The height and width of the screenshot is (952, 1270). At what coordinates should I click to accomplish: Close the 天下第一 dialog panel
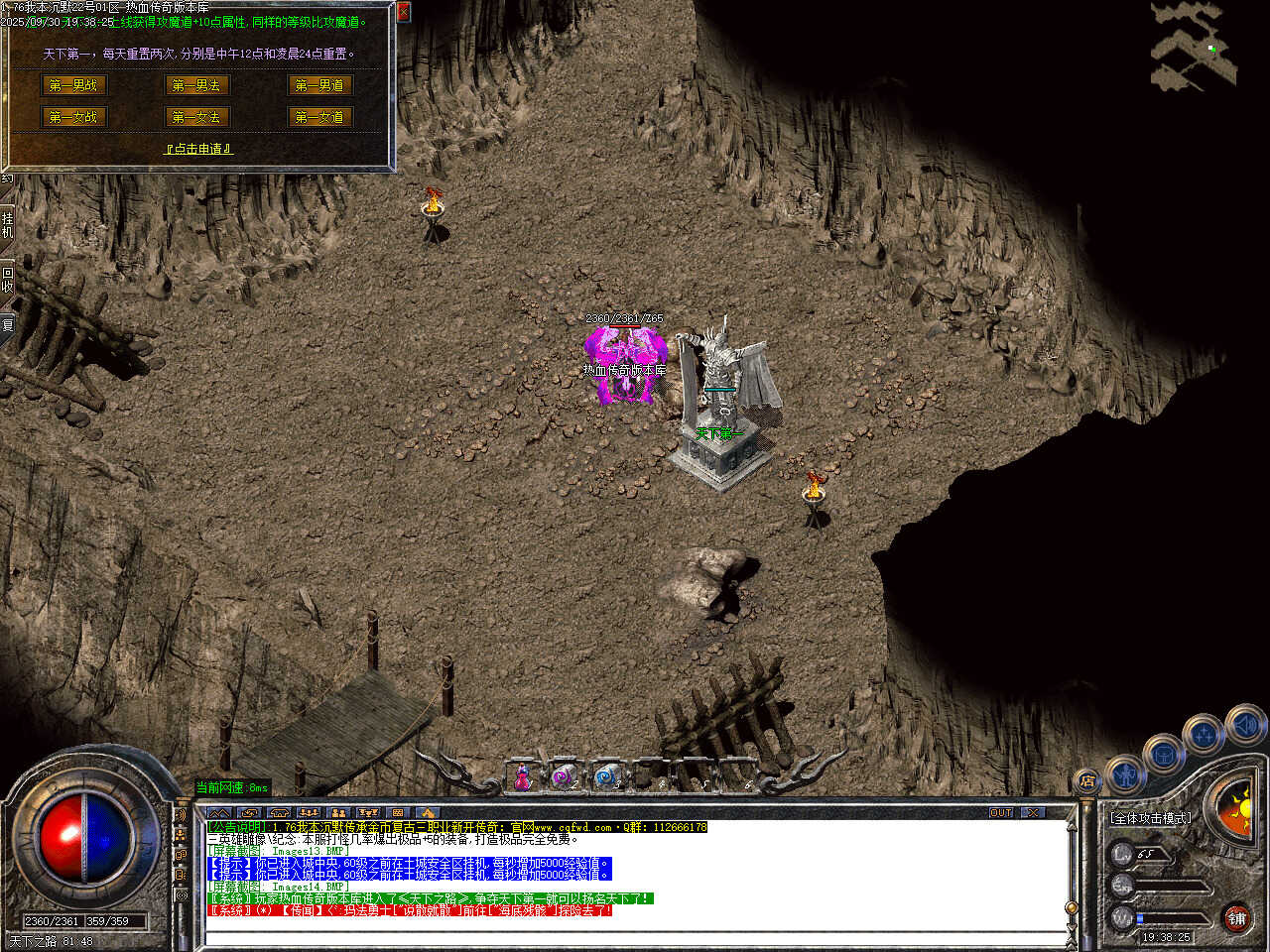click(x=403, y=12)
